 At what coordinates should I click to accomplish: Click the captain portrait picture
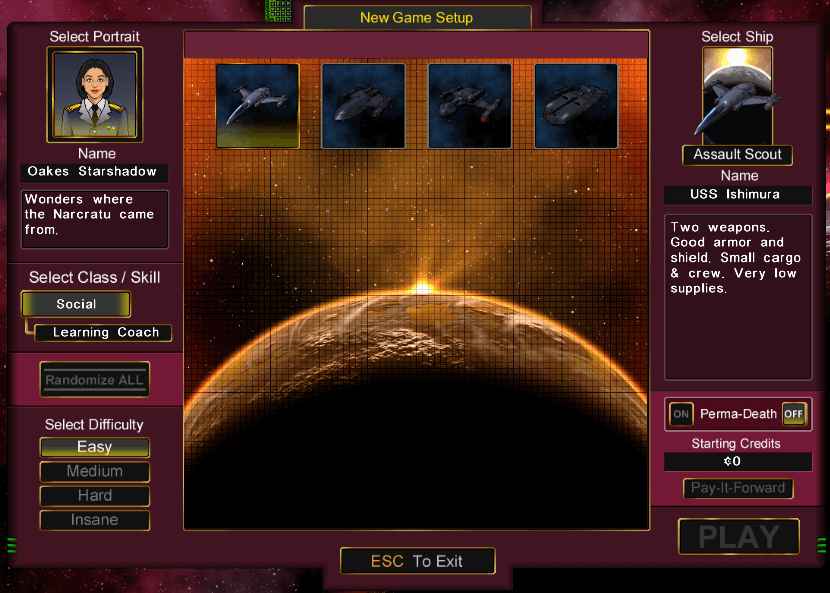coord(95,94)
